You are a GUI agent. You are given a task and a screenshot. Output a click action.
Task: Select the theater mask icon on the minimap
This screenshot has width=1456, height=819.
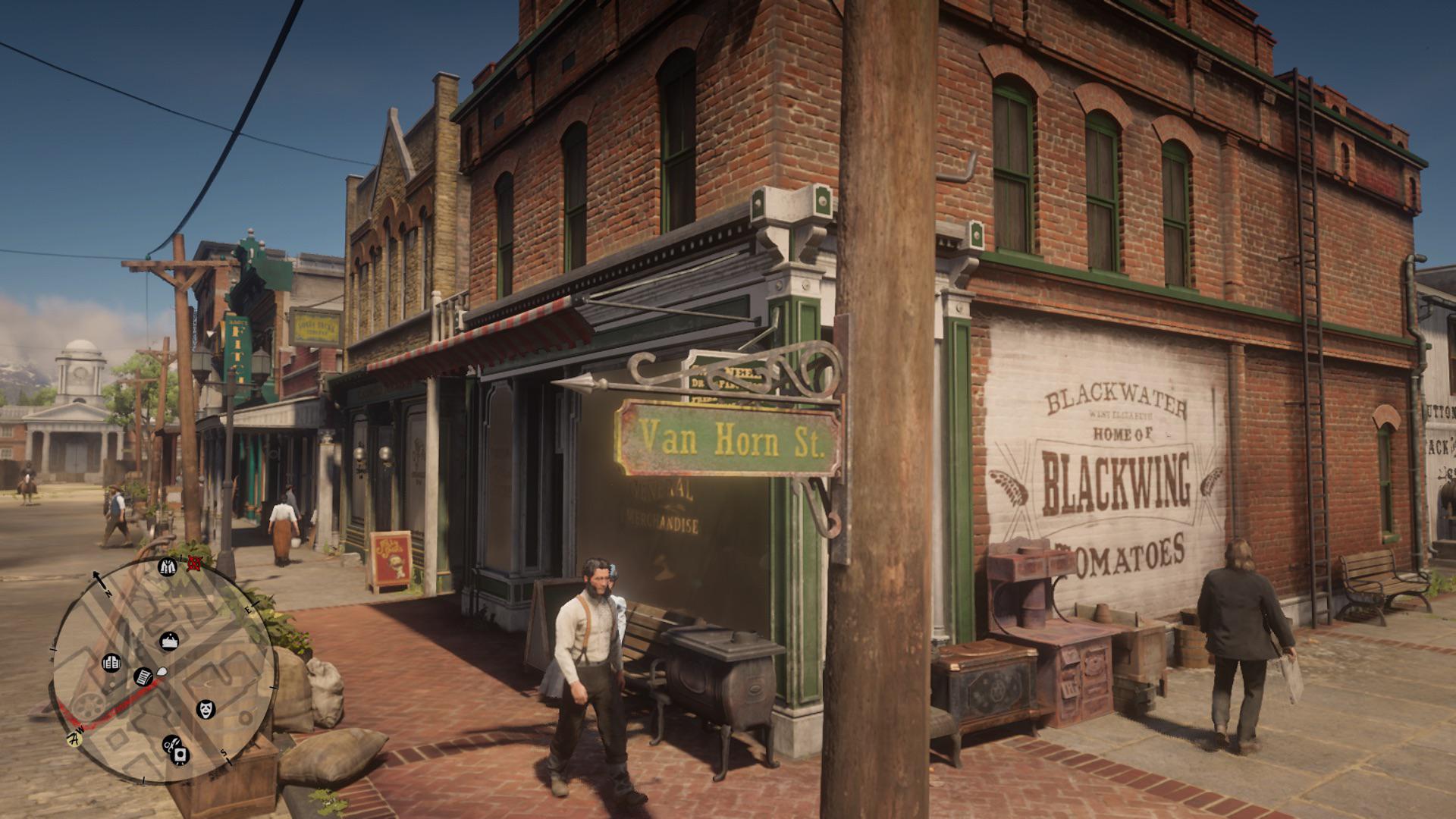[x=206, y=709]
